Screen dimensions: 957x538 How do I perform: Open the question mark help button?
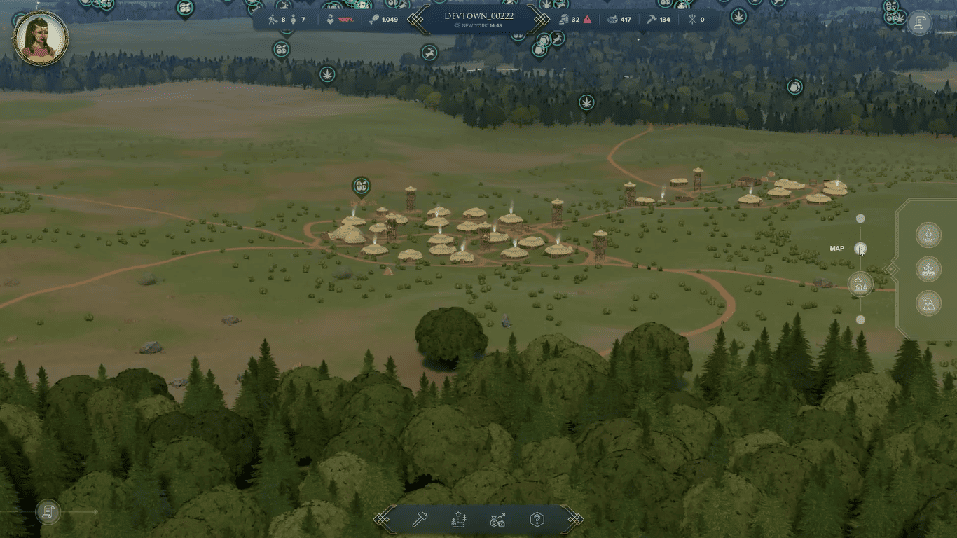pos(537,519)
